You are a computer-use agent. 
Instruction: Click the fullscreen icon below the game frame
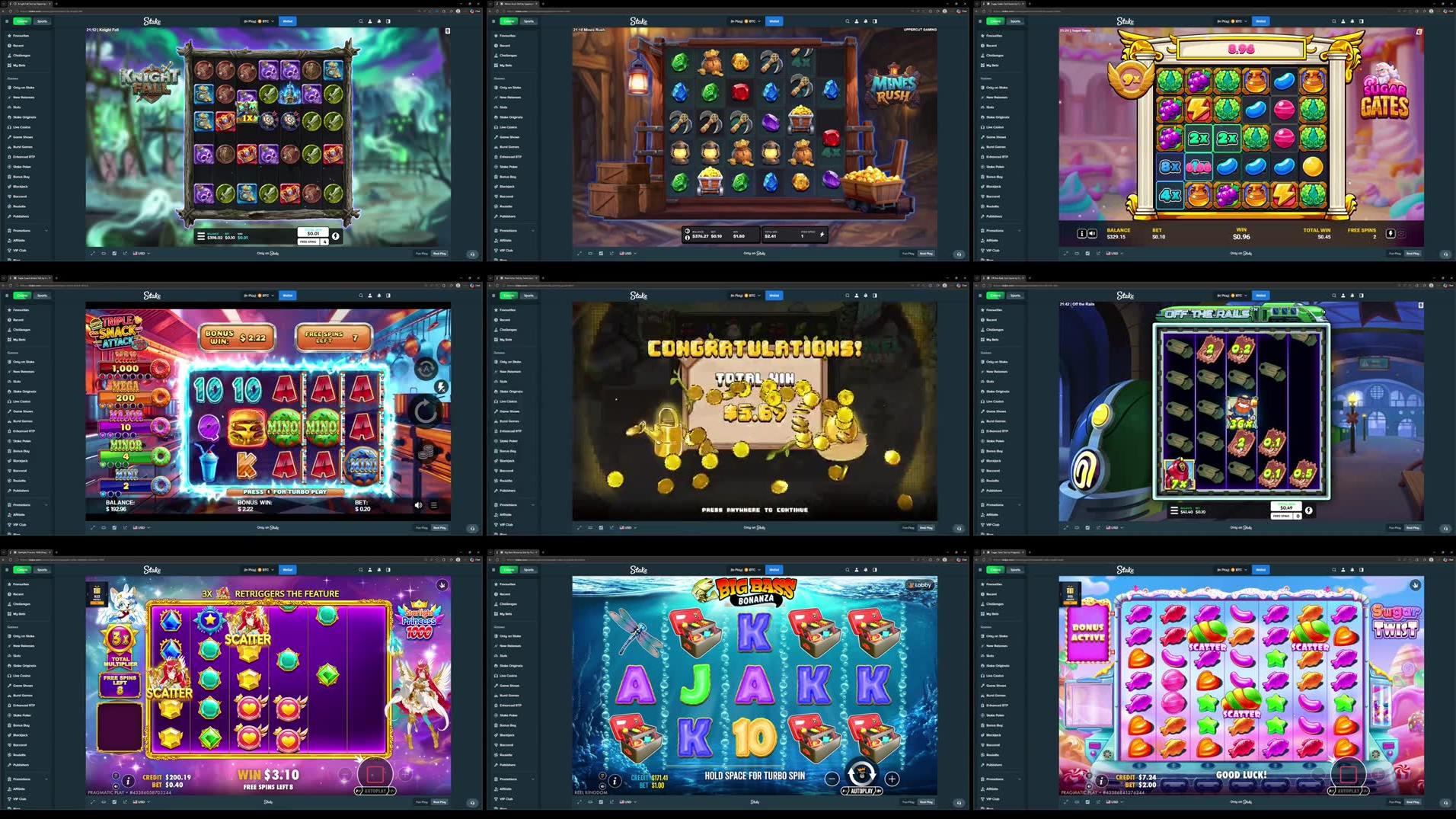(93, 253)
